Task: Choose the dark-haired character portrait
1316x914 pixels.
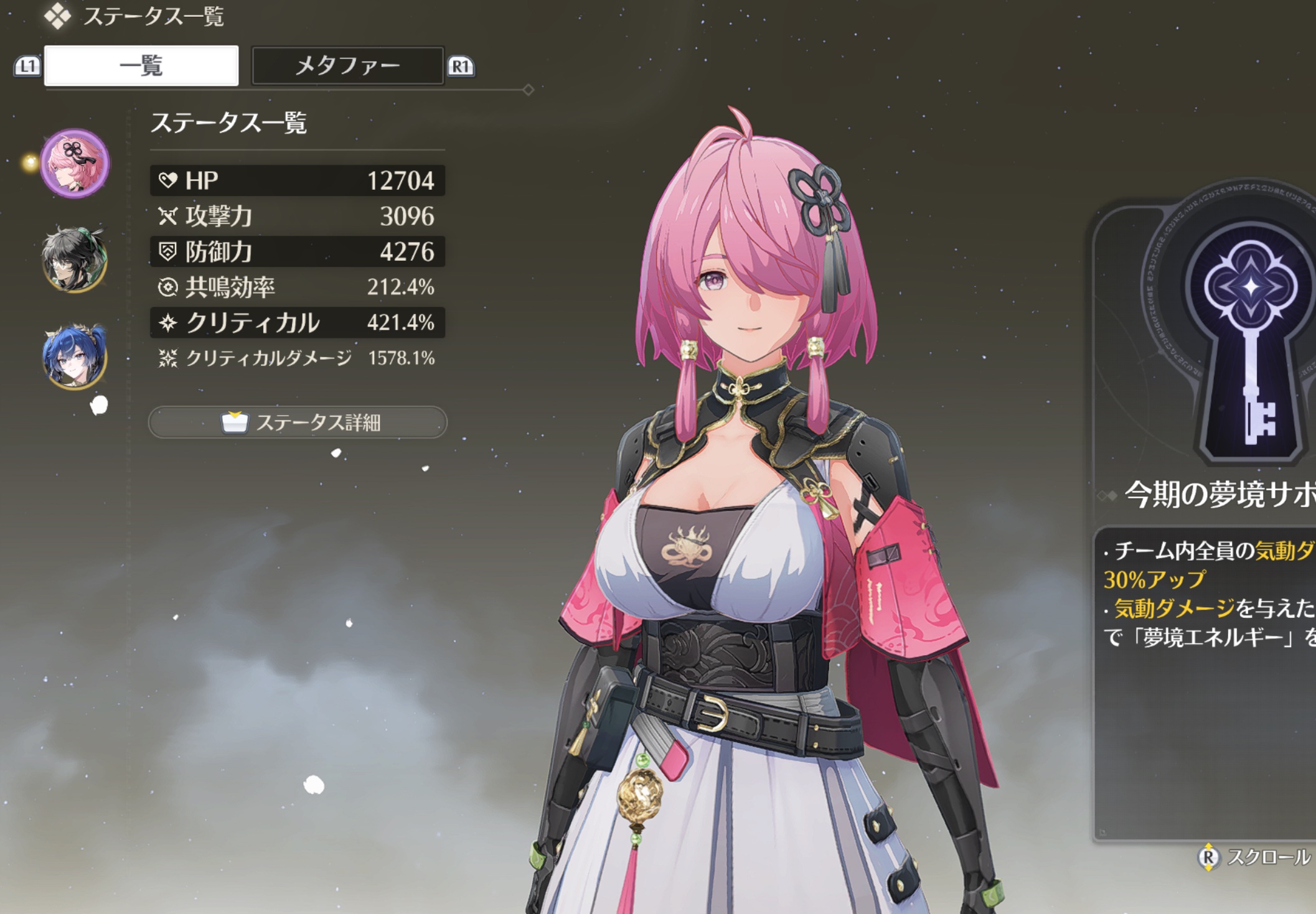Action: pyautogui.click(x=75, y=259)
